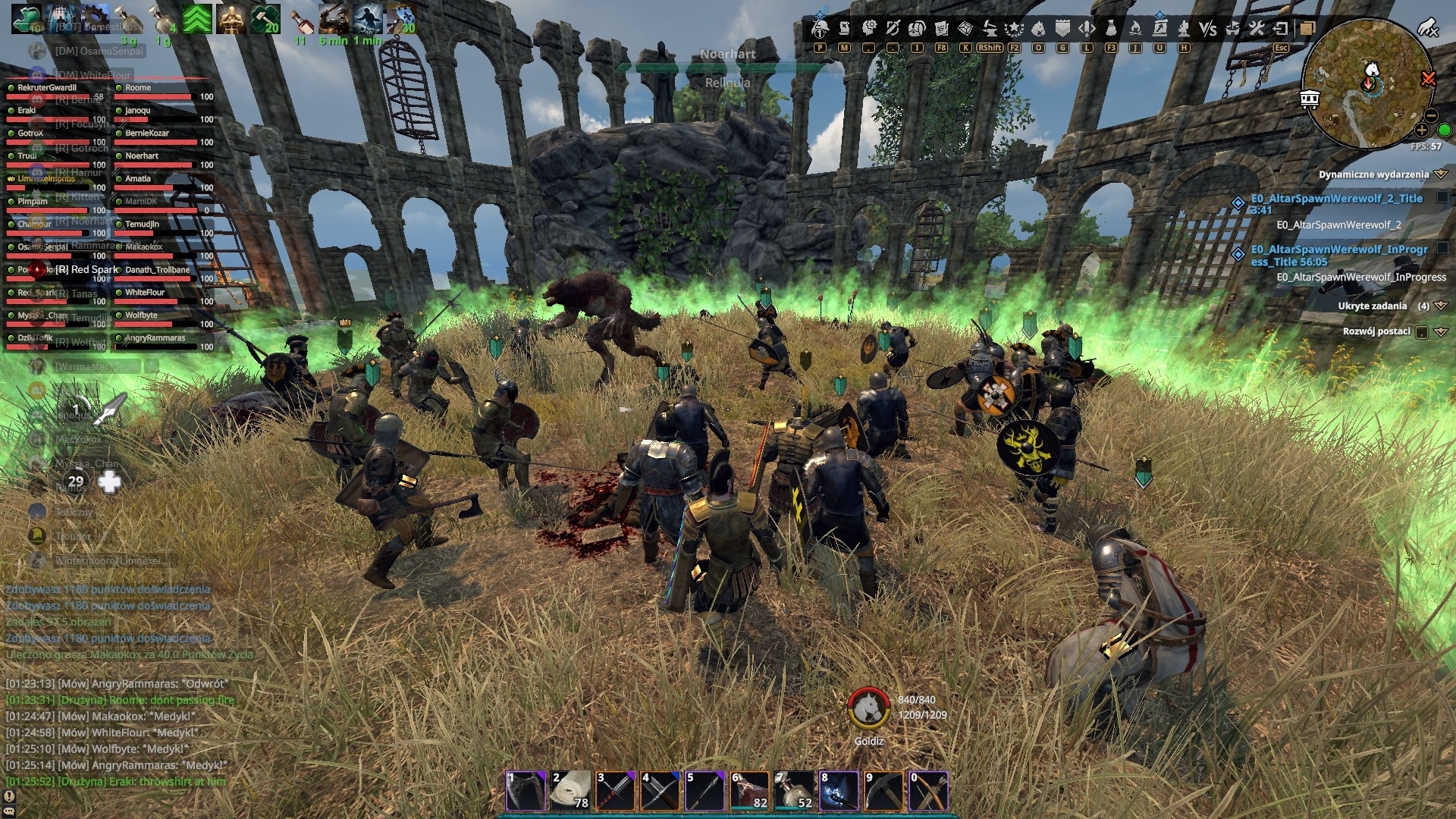Expand the Ukryte zadania list
The image size is (1456, 819).
coord(1441,306)
